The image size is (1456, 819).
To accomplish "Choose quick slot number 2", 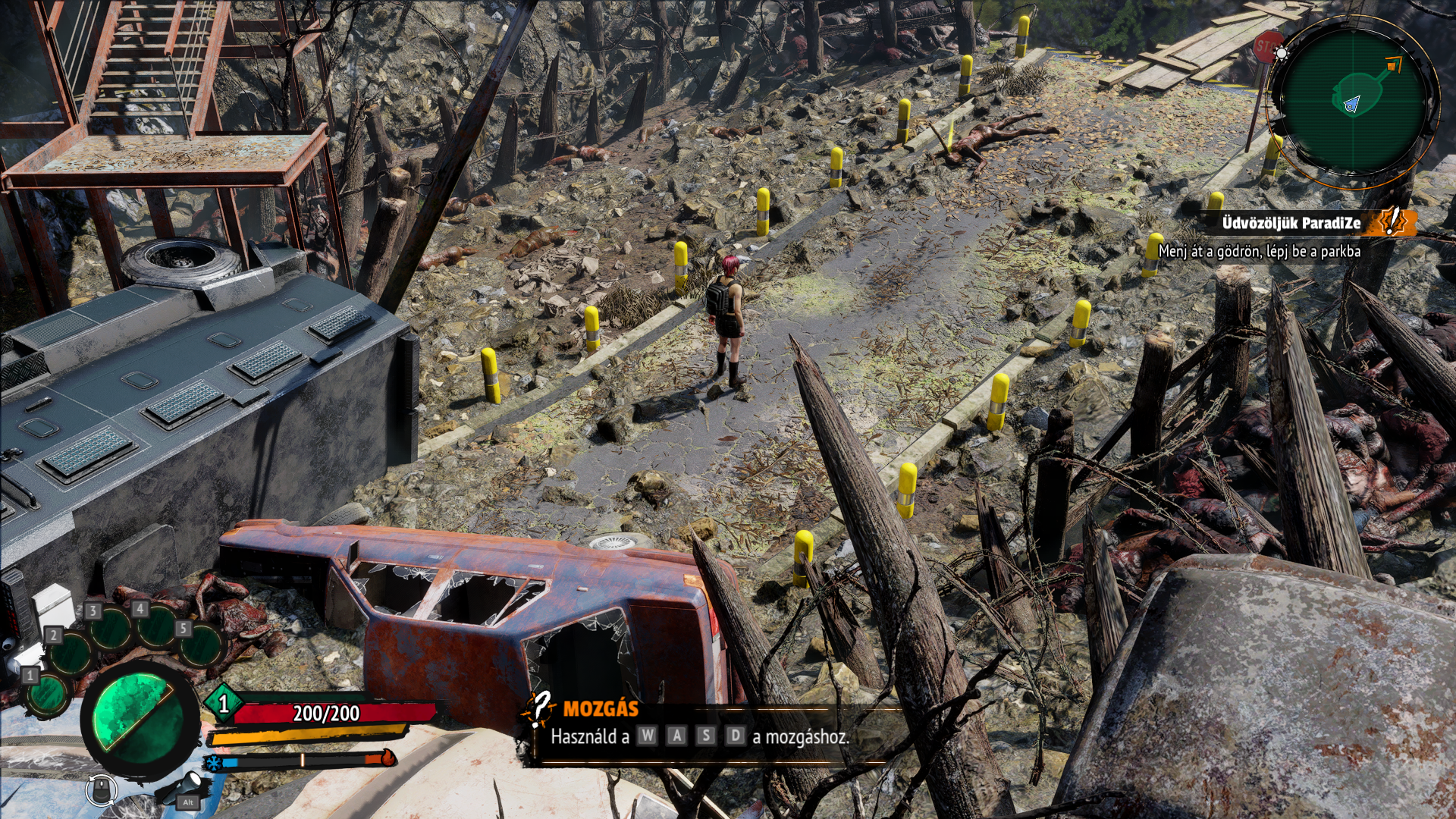I will (71, 652).
